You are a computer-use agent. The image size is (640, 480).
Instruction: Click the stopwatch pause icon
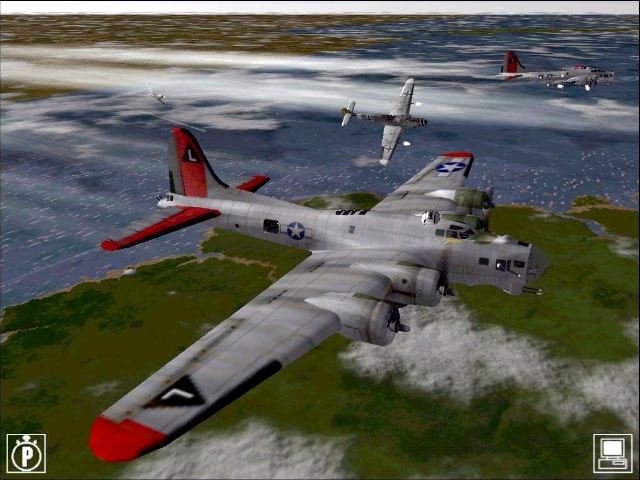26,453
